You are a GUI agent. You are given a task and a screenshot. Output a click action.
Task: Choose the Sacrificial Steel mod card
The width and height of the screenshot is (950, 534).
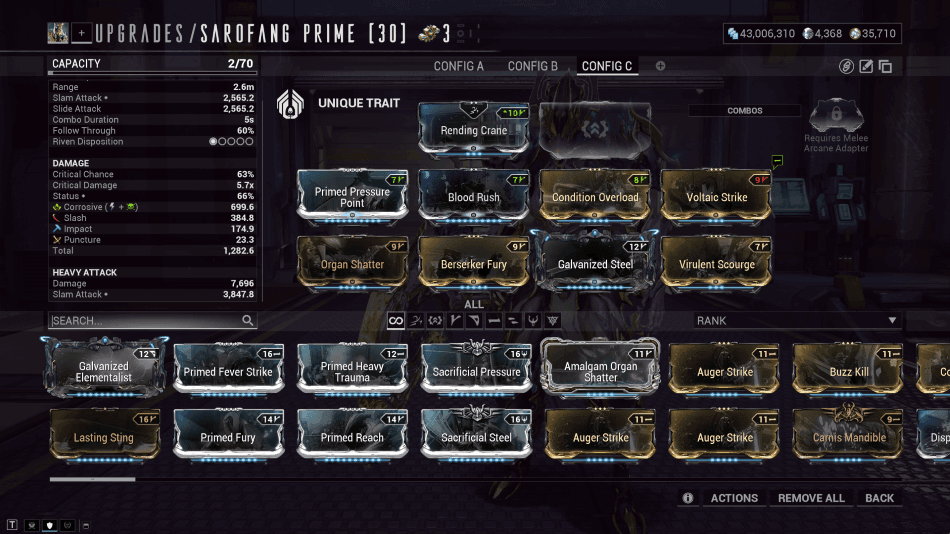coord(476,437)
